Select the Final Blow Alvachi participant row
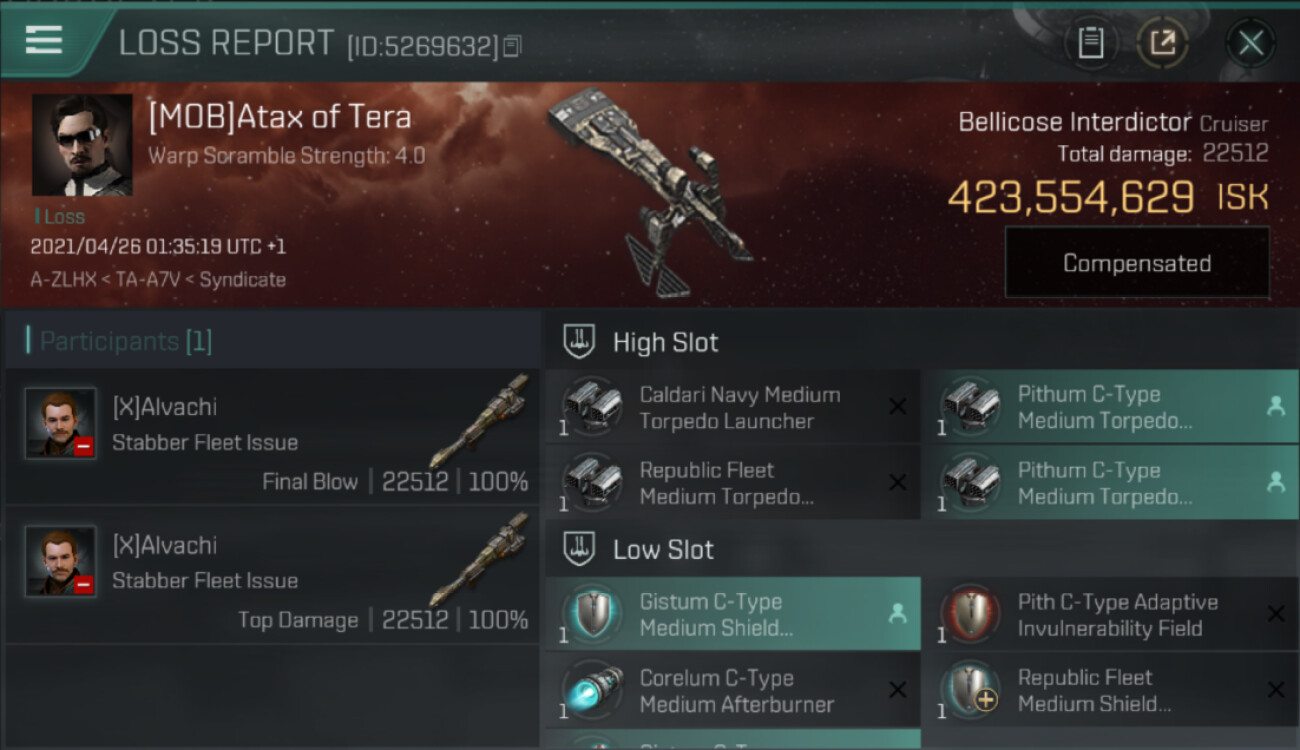The height and width of the screenshot is (750, 1300). point(272,436)
